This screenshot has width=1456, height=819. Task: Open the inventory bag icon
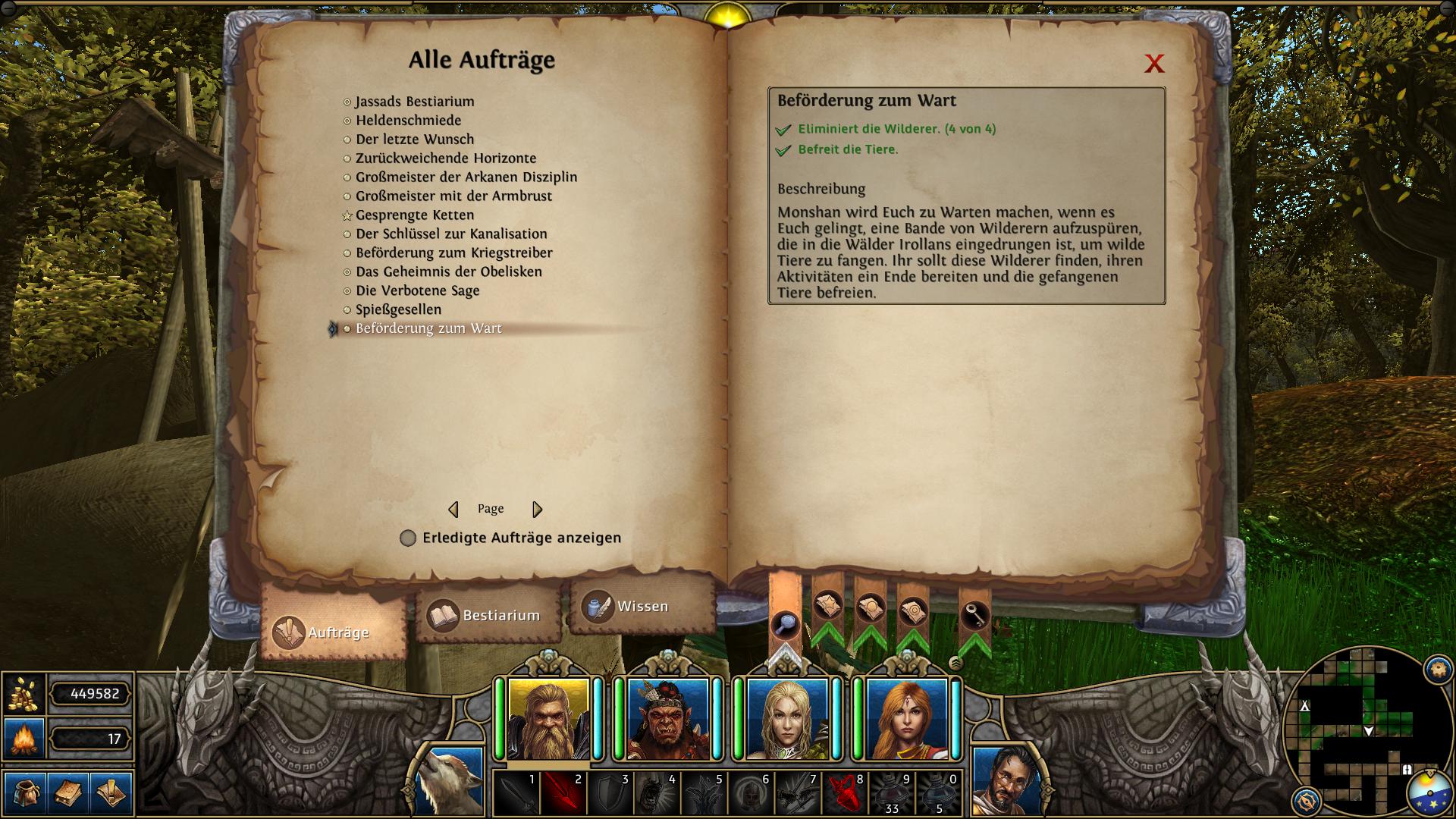[x=25, y=792]
